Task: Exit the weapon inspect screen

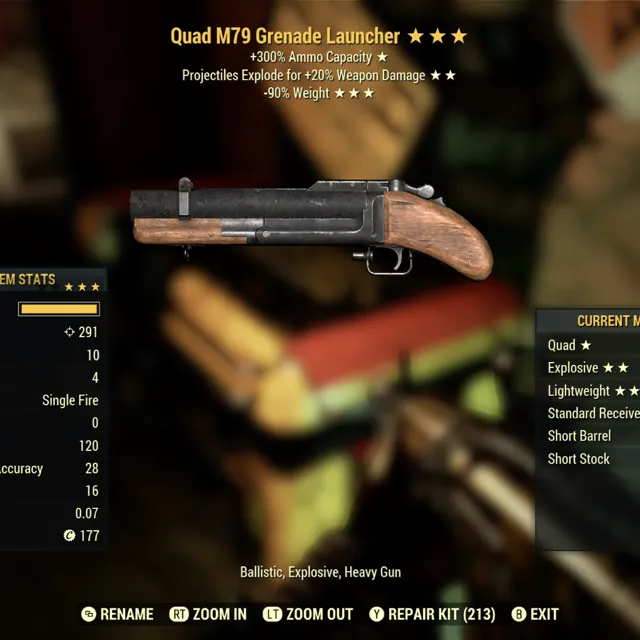Action: click(x=535, y=614)
